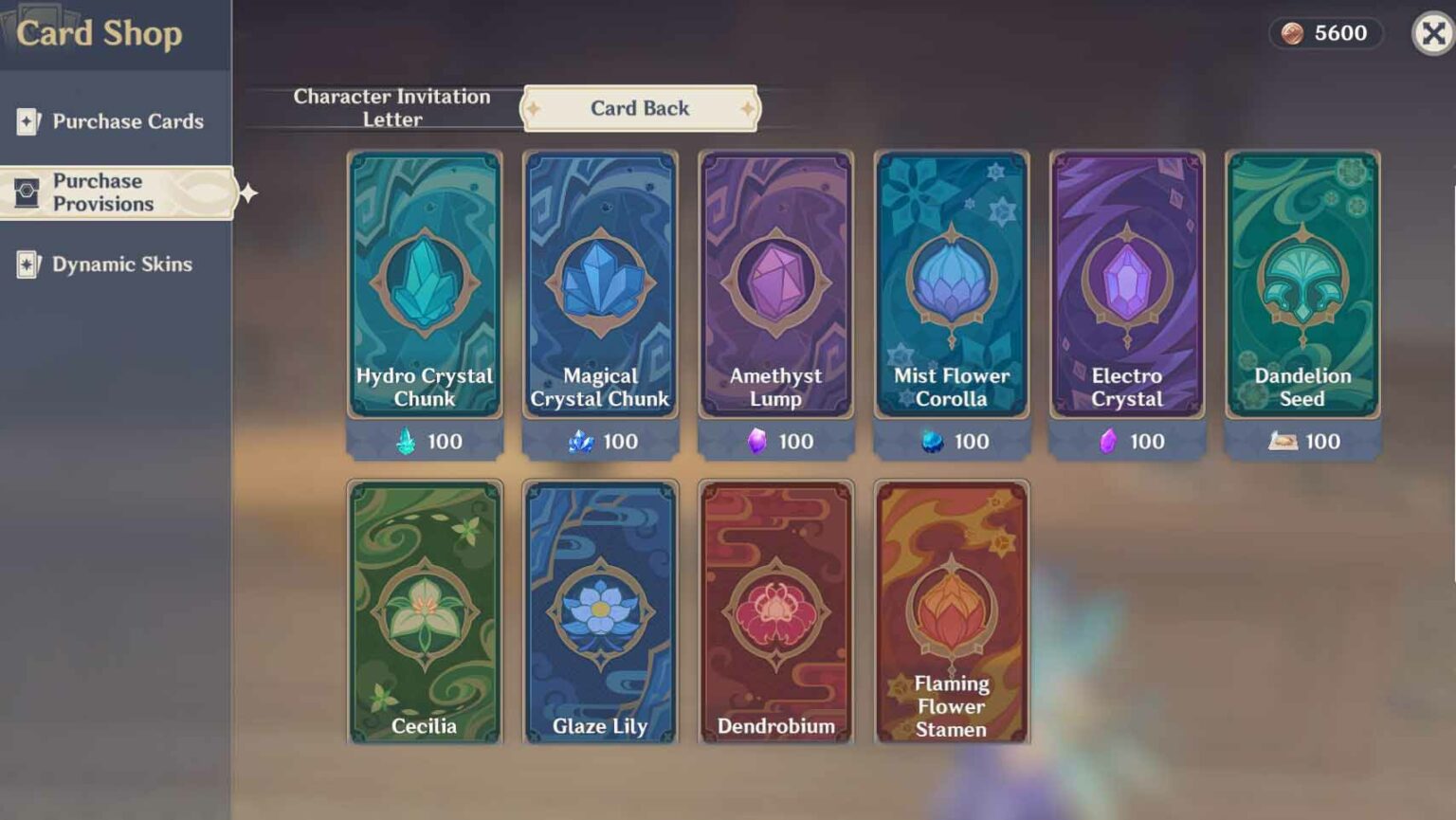Click the crystal icon on Hydro Crystal Chunk price
Viewport: 1456px width, 820px height.
click(x=407, y=441)
